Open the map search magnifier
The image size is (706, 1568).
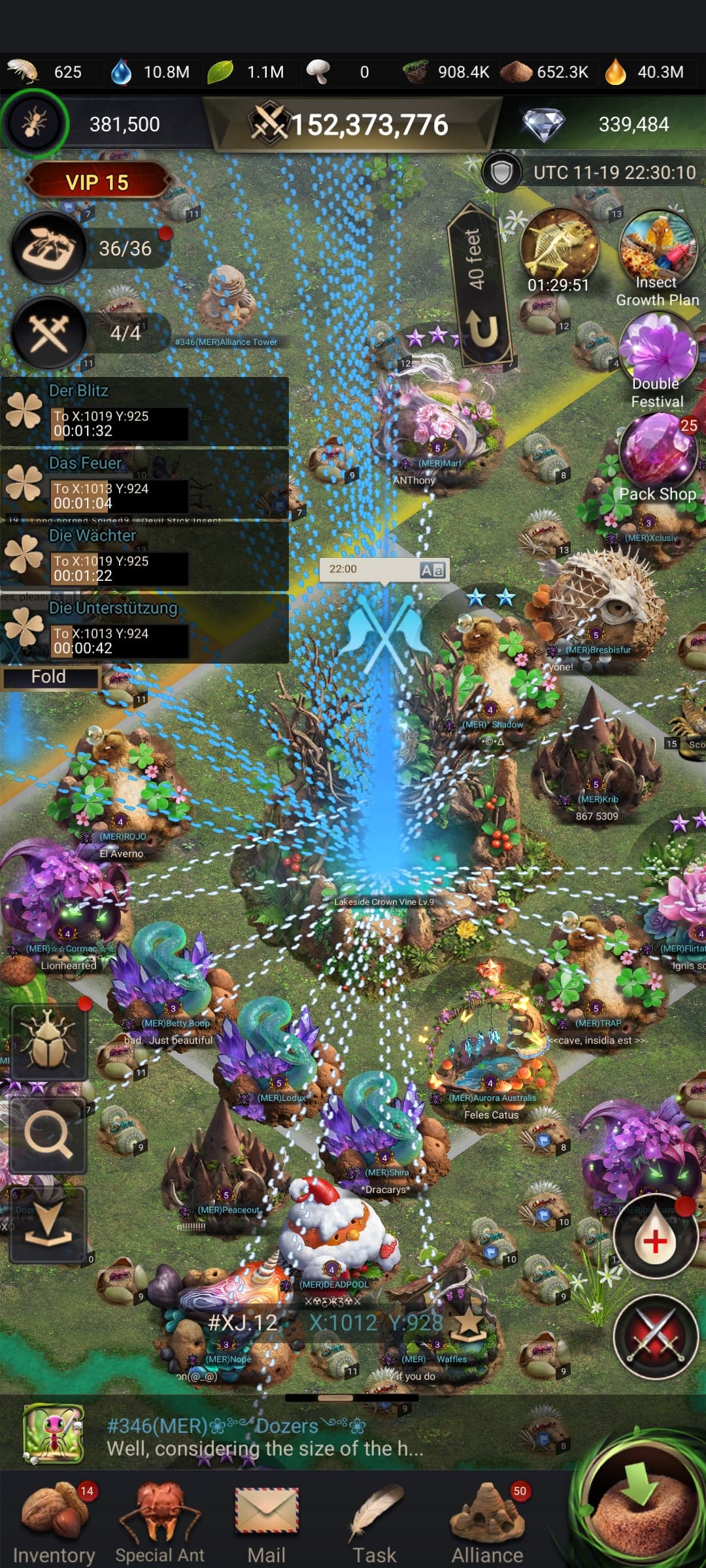[48, 1135]
